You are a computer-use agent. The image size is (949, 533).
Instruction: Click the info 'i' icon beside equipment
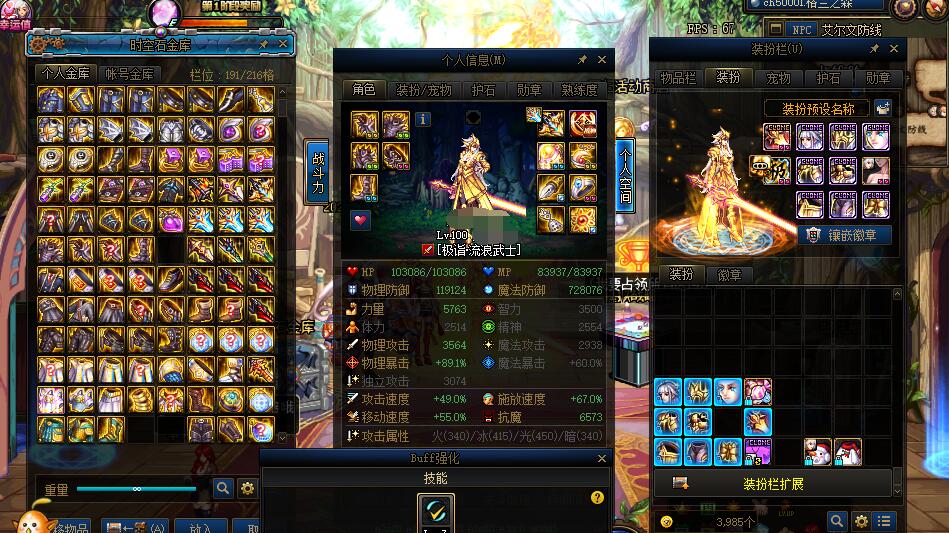point(423,119)
